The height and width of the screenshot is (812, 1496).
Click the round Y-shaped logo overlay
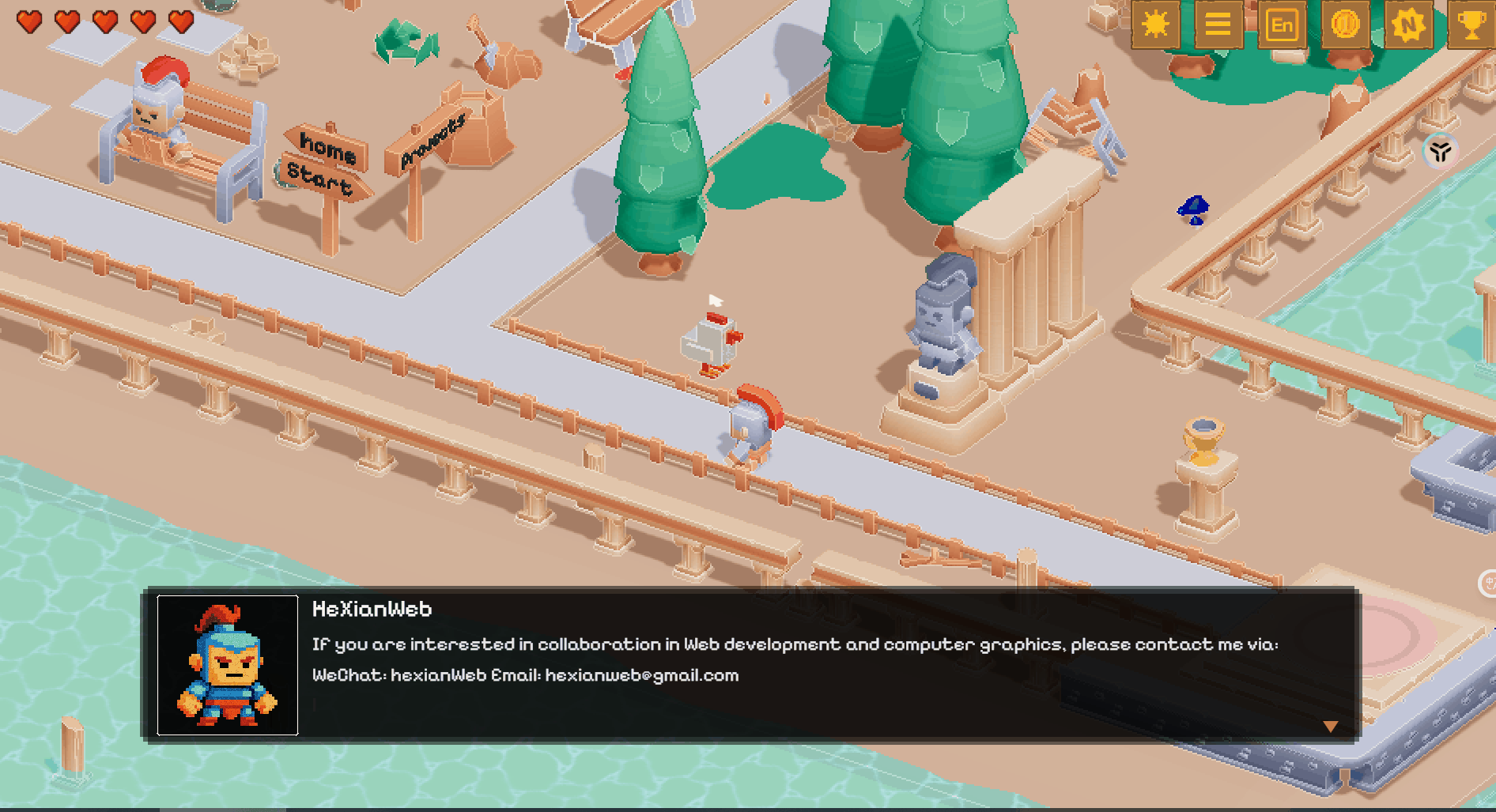[x=1440, y=151]
